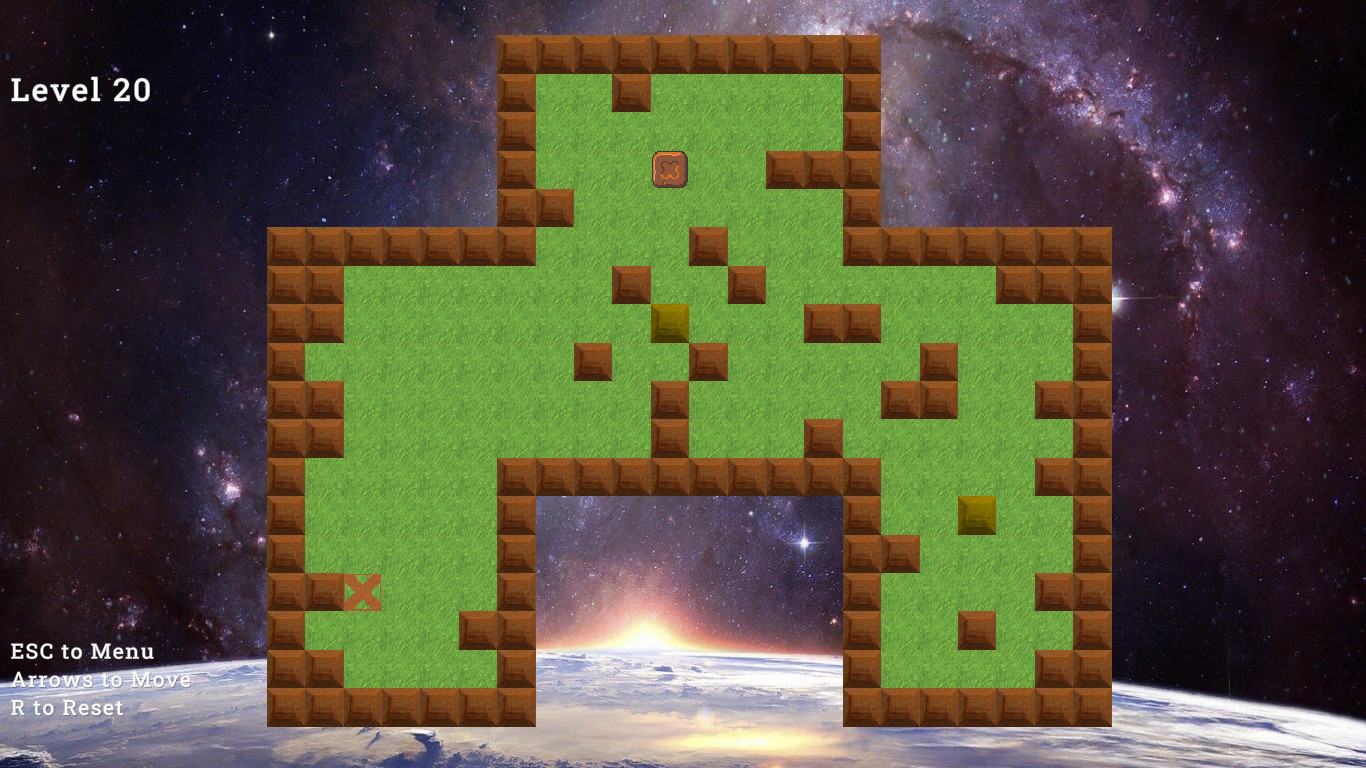Viewport: 1366px width, 768px height.
Task: Select the Level 20 heading
Action: [x=79, y=90]
